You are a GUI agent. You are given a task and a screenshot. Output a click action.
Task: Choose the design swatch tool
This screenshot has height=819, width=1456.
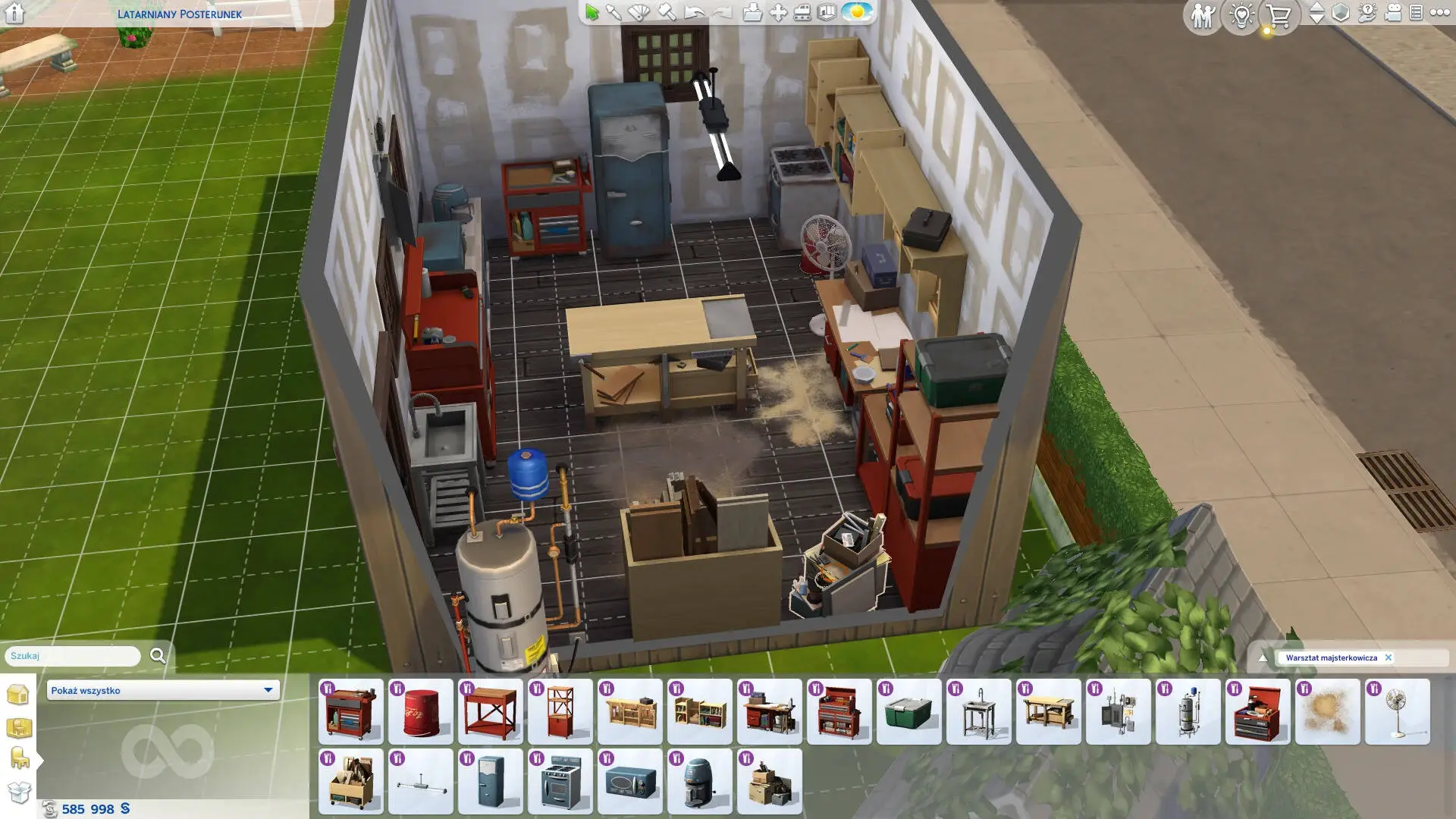click(639, 12)
